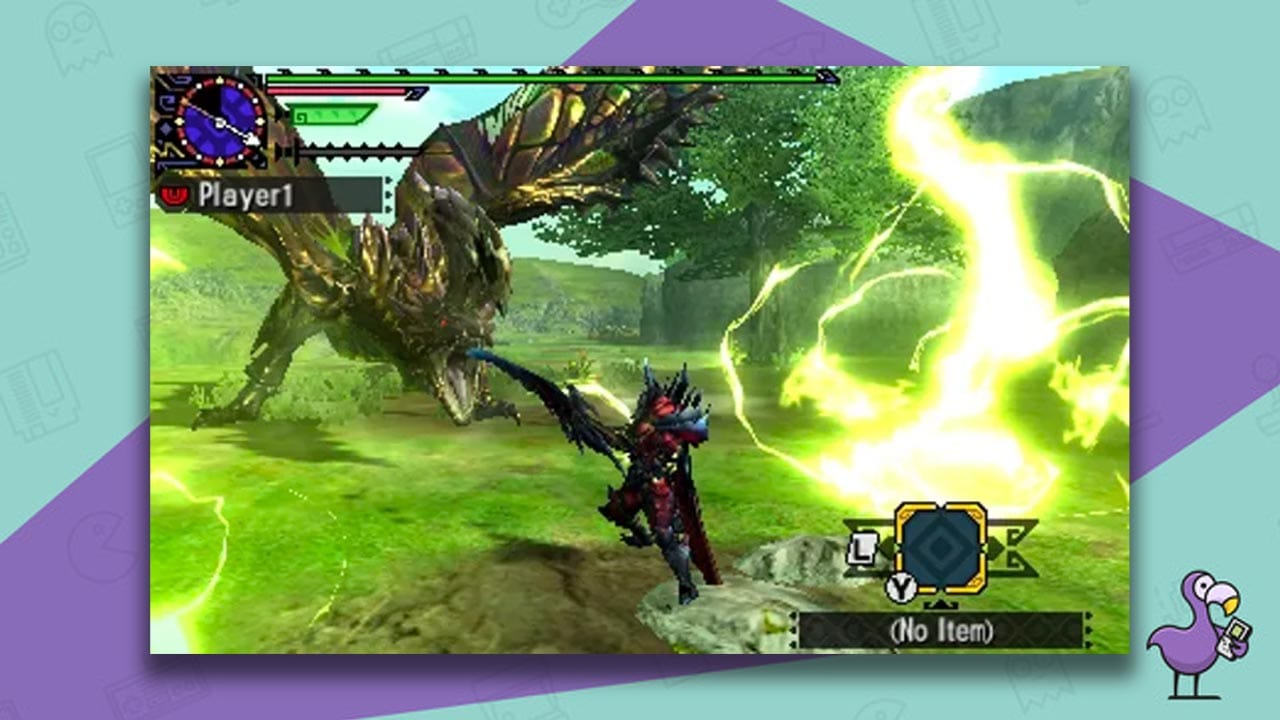Expand the item bar upward arrow
Image resolution: width=1280 pixels, height=720 pixels.
941,604
